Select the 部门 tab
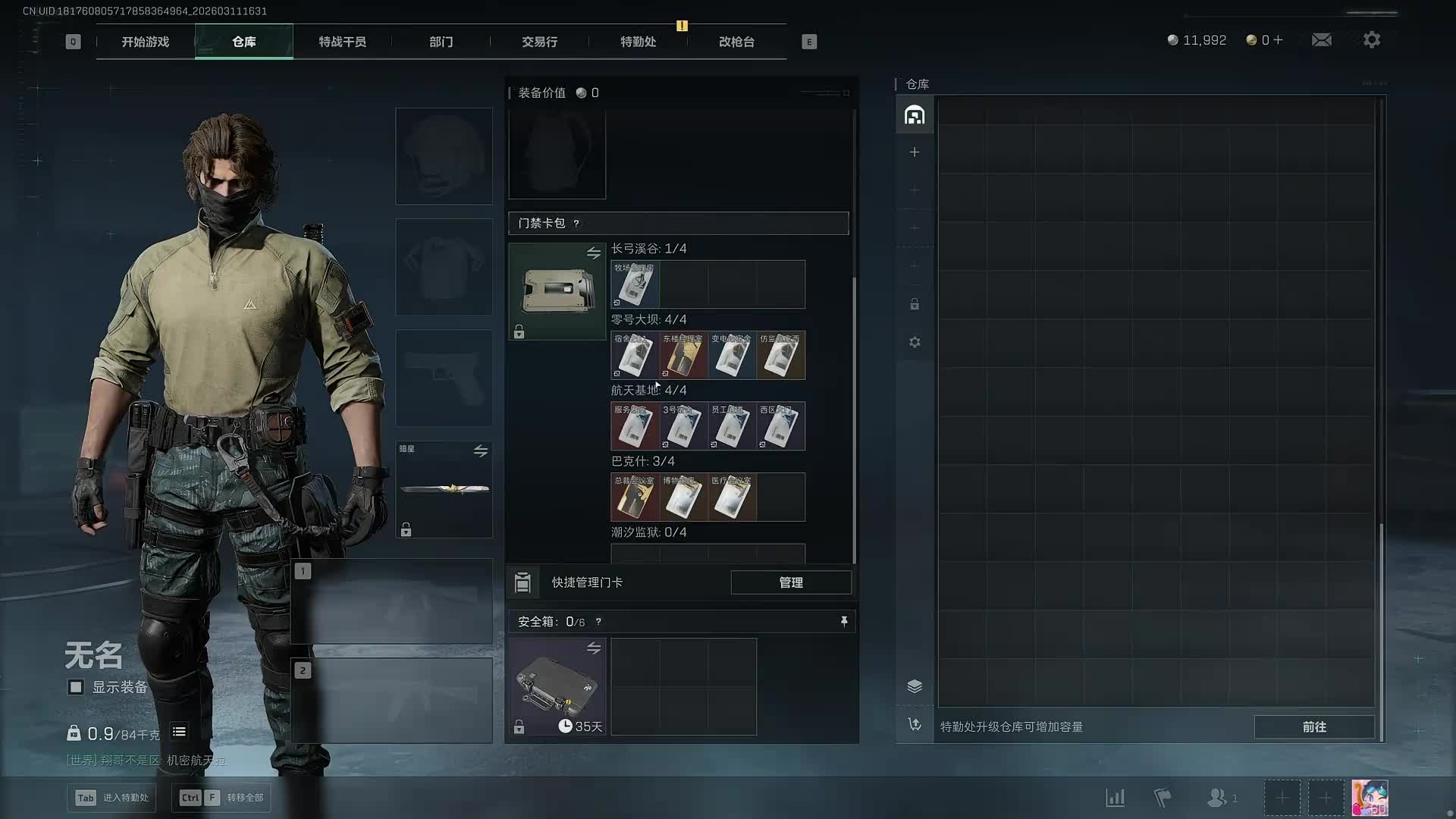1456x819 pixels. pos(441,42)
